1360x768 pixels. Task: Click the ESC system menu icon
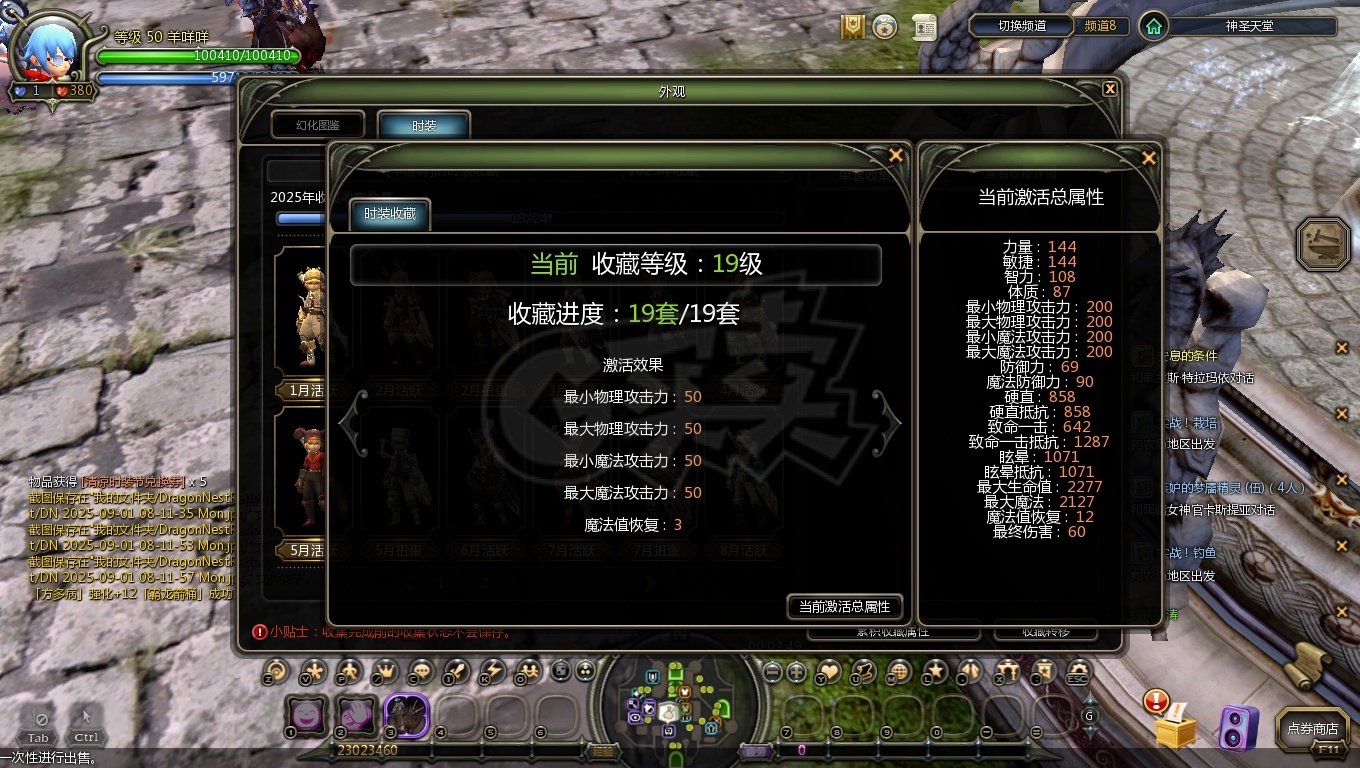coord(1077,670)
